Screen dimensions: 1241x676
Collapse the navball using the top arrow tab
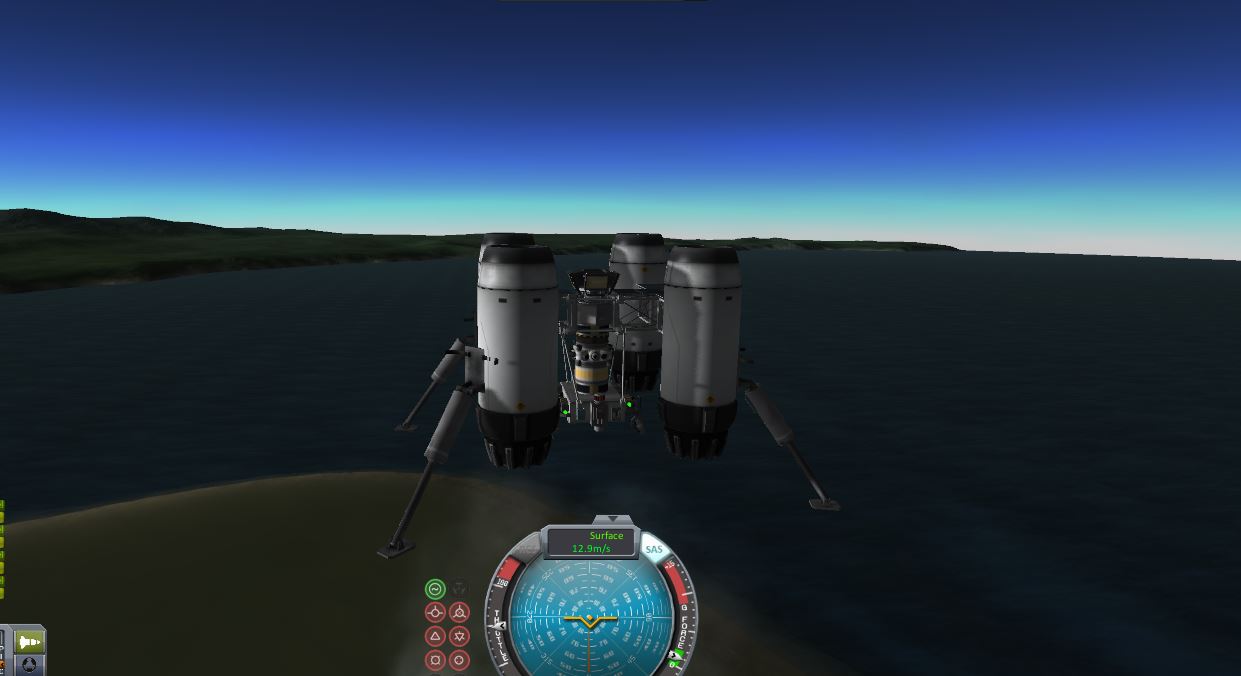coord(607,520)
